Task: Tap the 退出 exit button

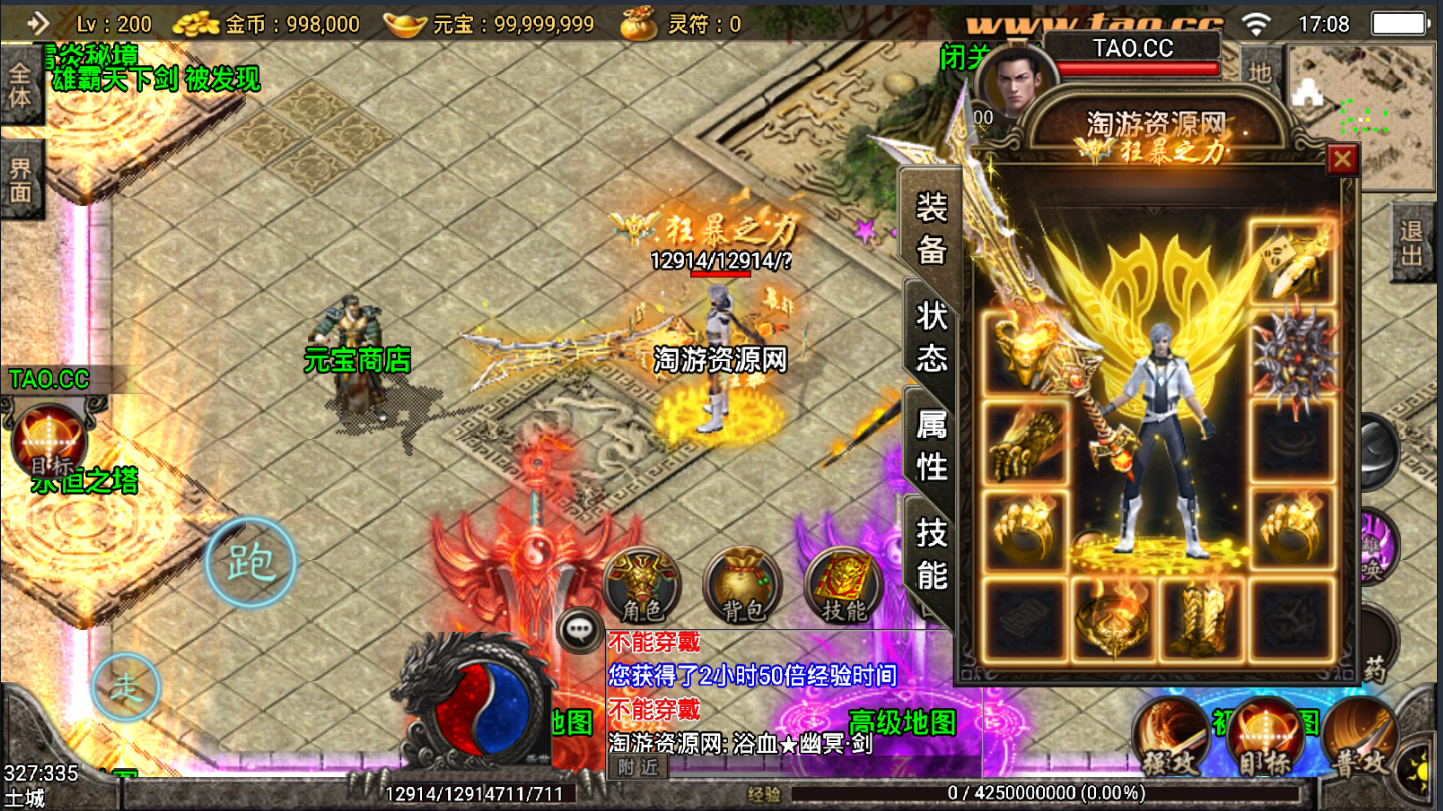Action: [1410, 242]
